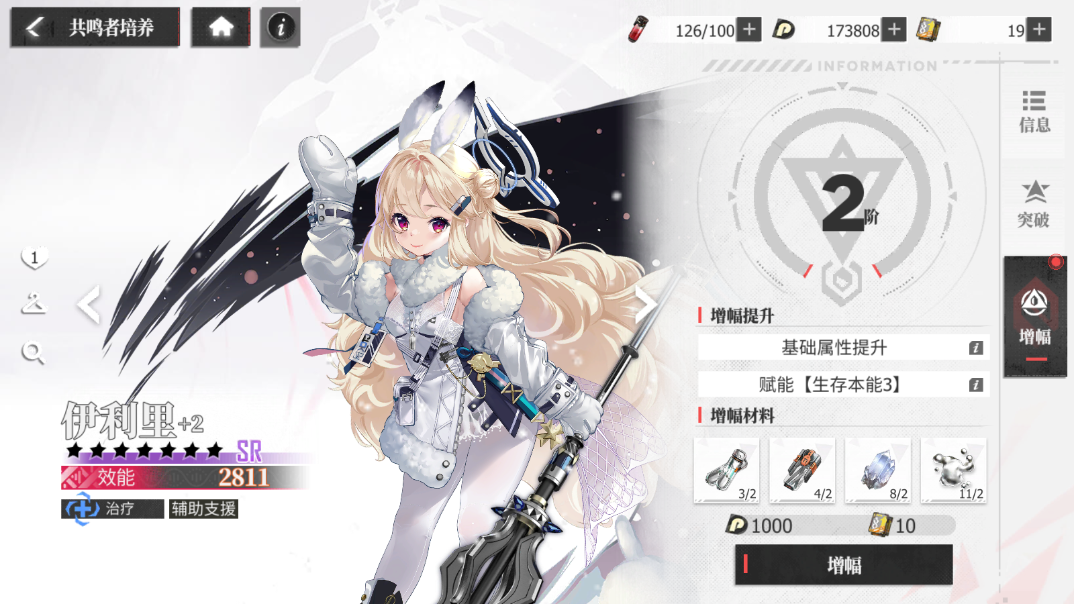Select the orange device material 4/2

802,470
